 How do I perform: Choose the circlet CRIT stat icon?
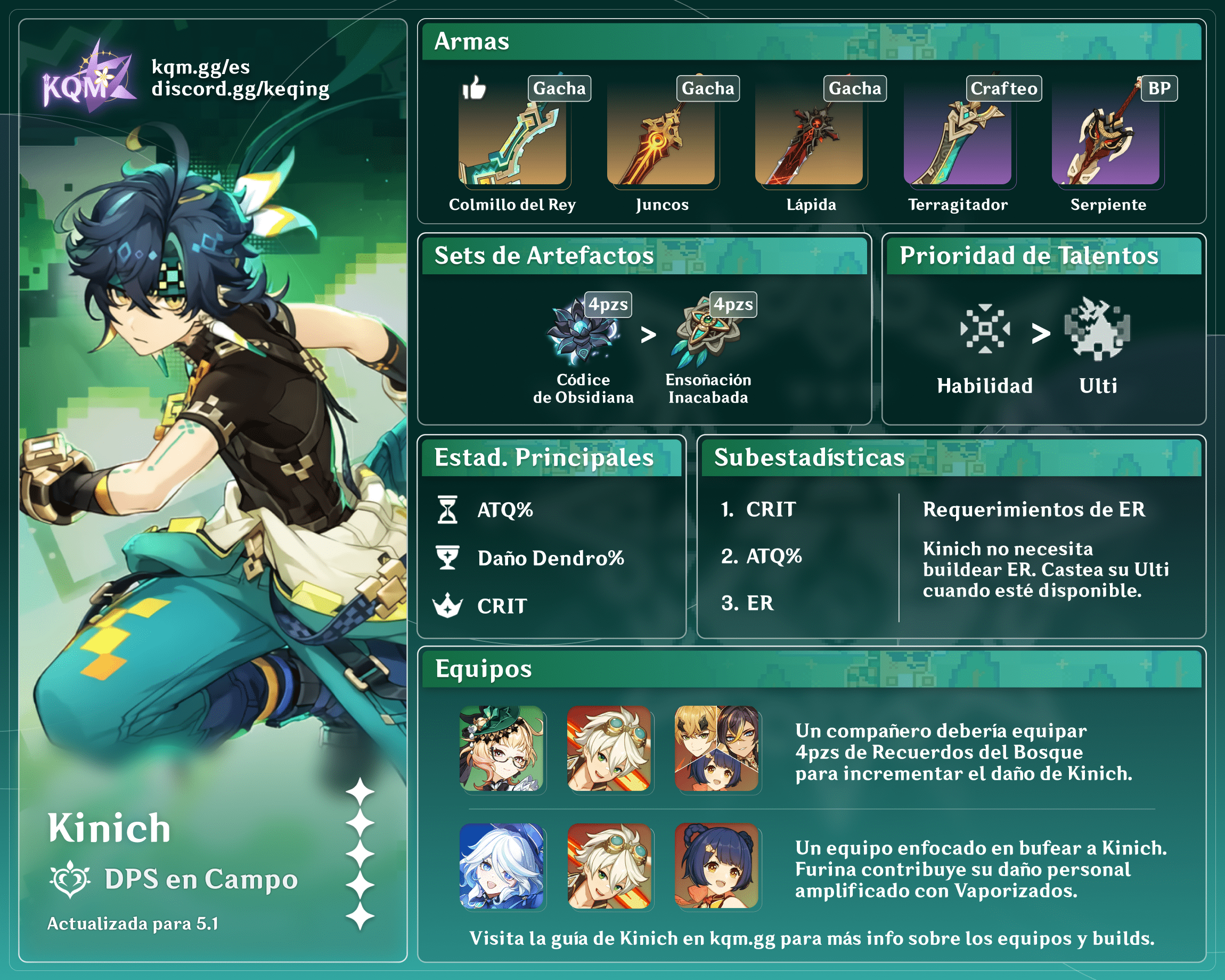coord(448,606)
